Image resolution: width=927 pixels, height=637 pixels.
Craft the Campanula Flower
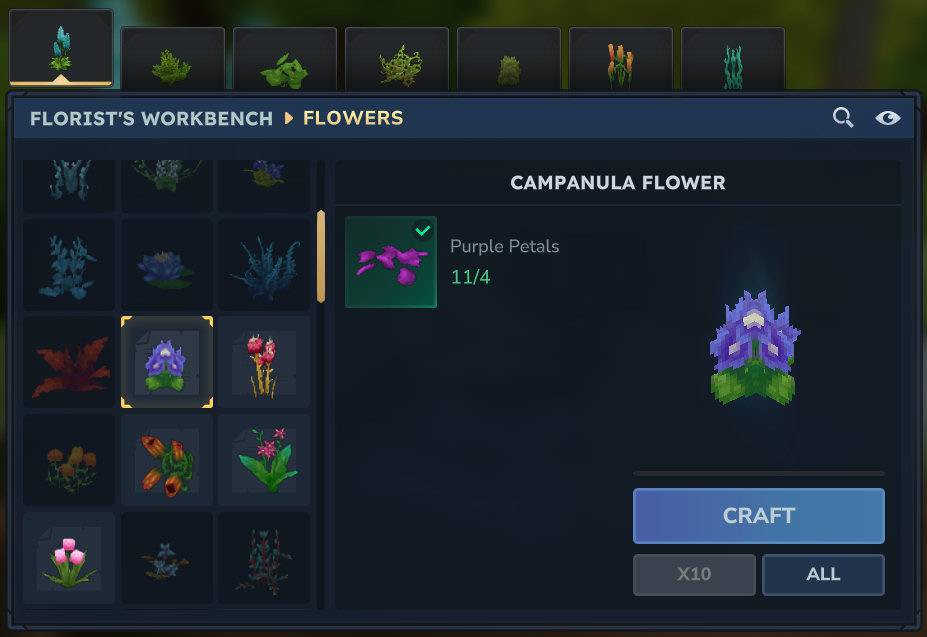(758, 516)
